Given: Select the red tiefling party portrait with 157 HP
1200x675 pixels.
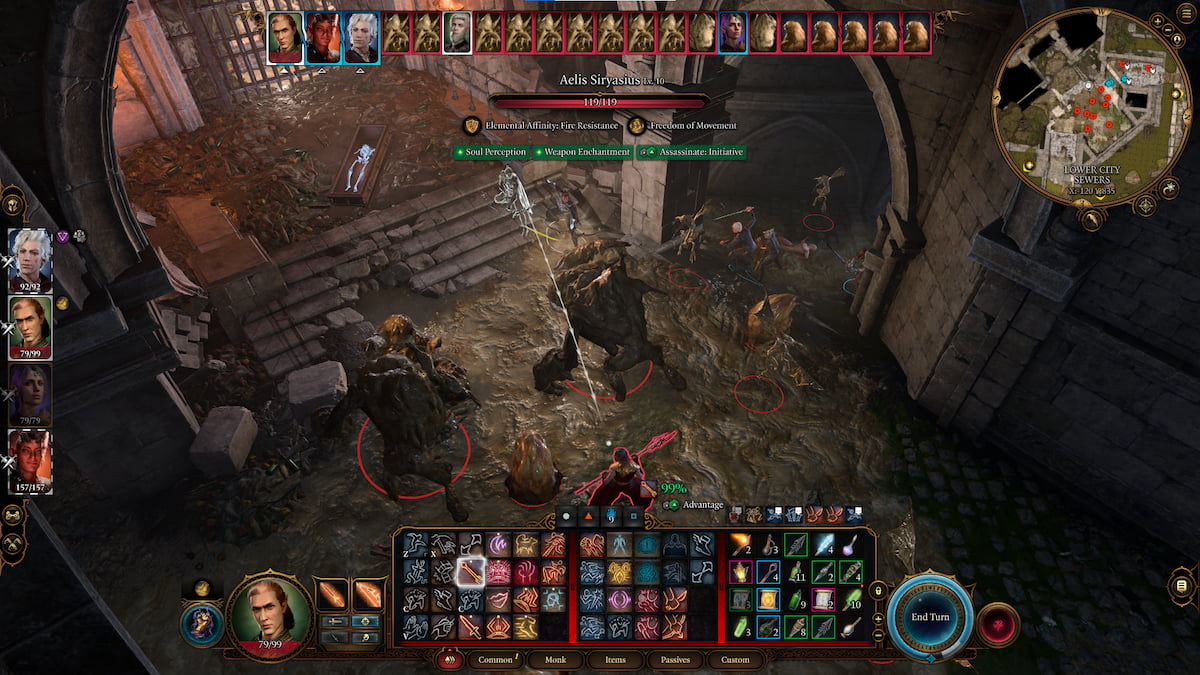Looking at the screenshot, I should tap(30, 457).
